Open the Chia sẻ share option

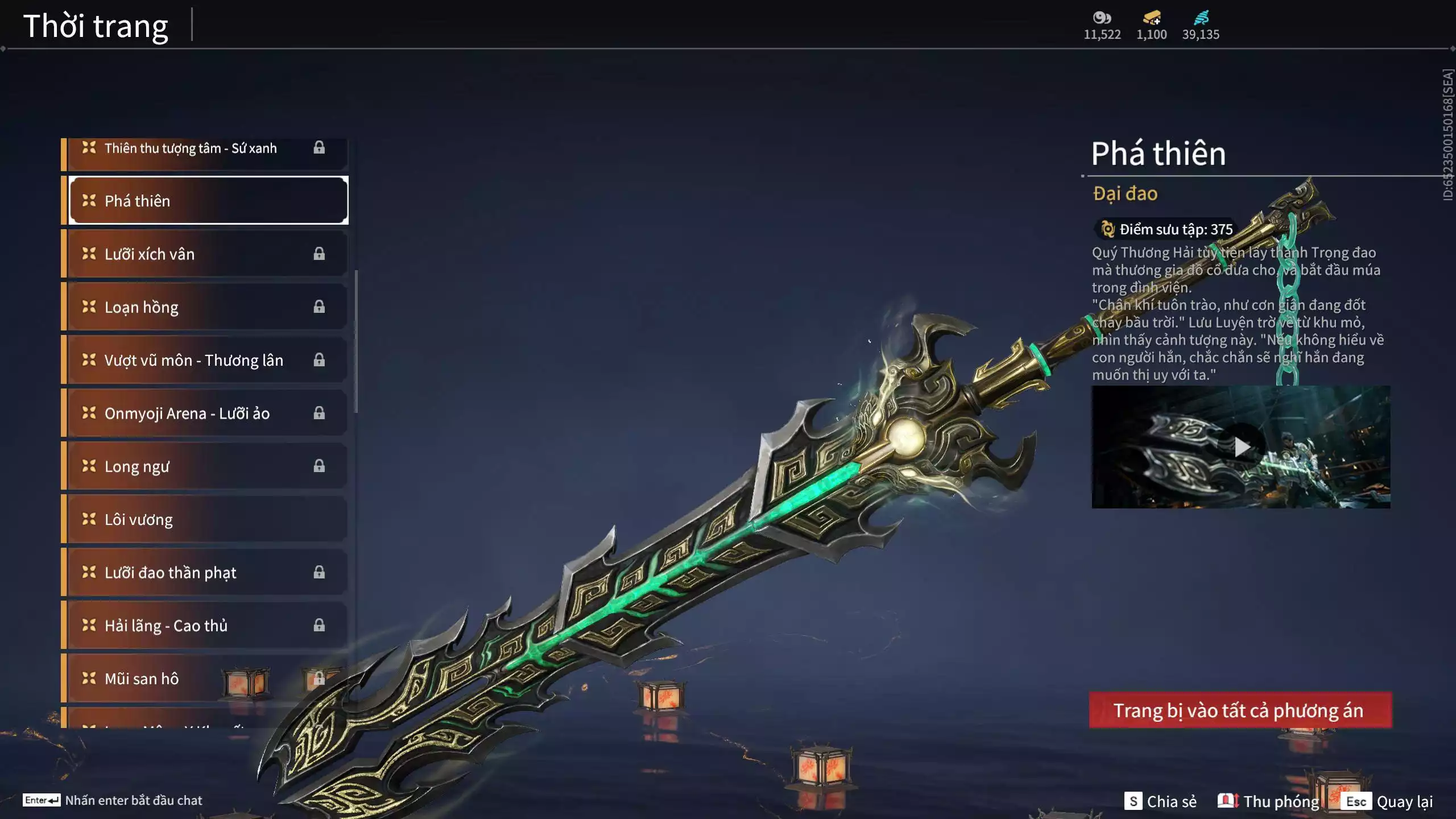[1160, 801]
